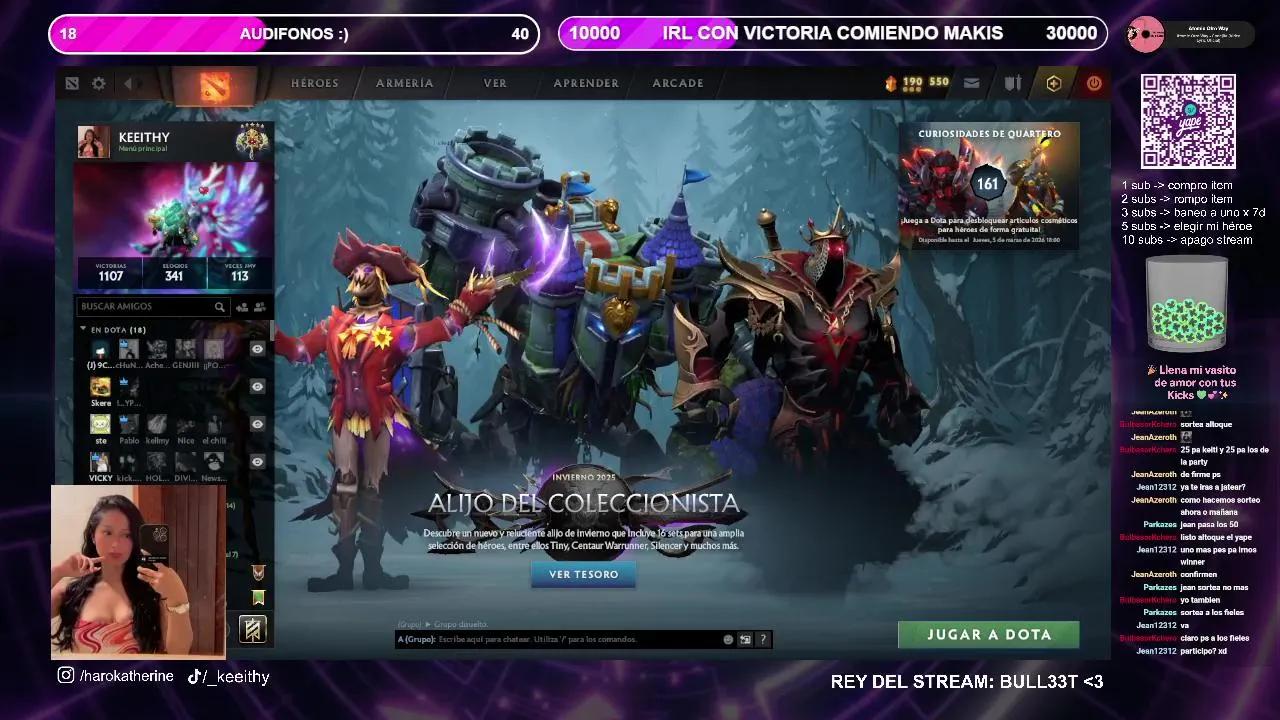Open the APRENDER menu item

(585, 83)
